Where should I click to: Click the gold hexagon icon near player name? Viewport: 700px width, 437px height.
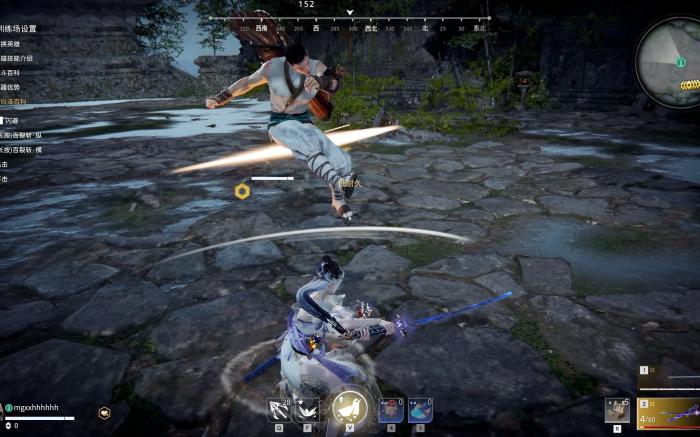pyautogui.click(x=105, y=412)
